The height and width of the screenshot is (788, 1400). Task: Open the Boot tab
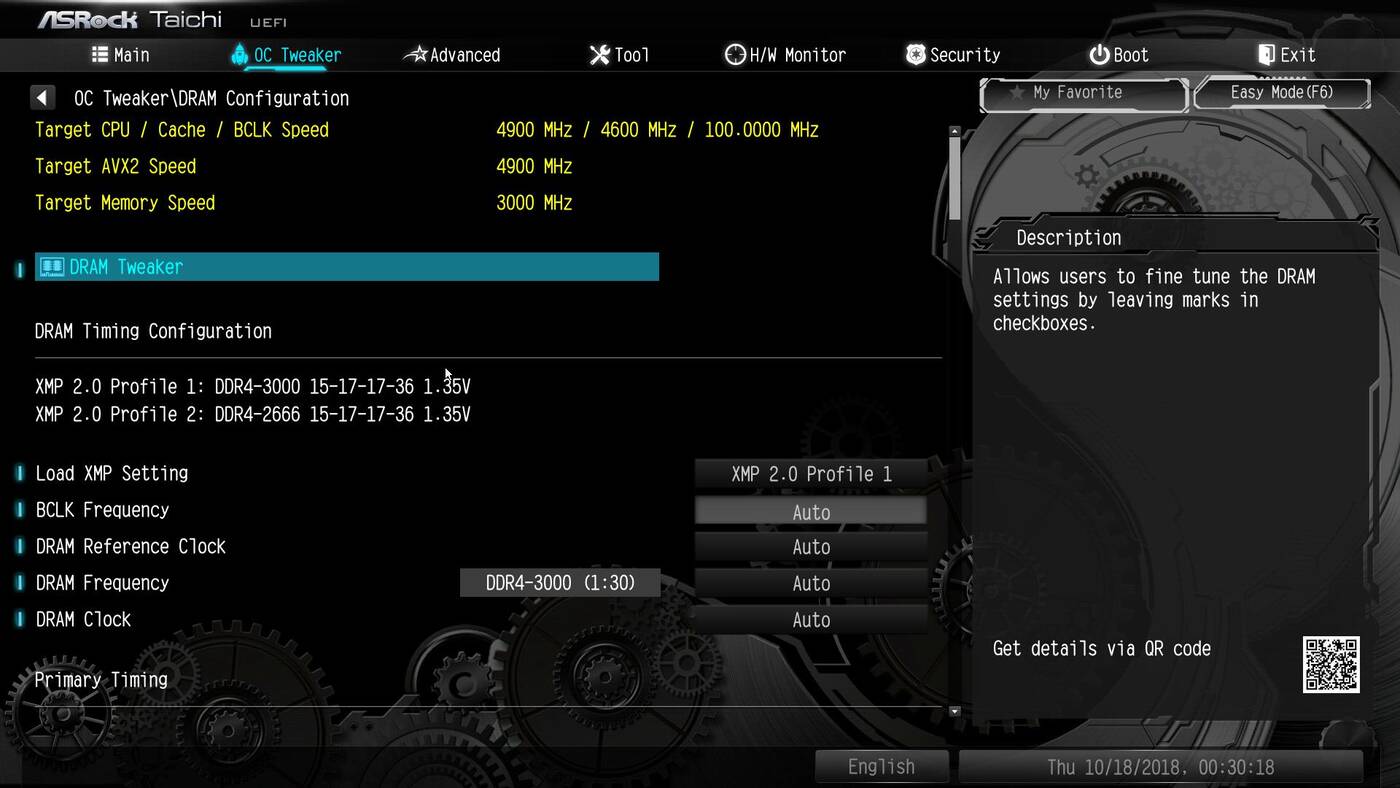point(1119,55)
